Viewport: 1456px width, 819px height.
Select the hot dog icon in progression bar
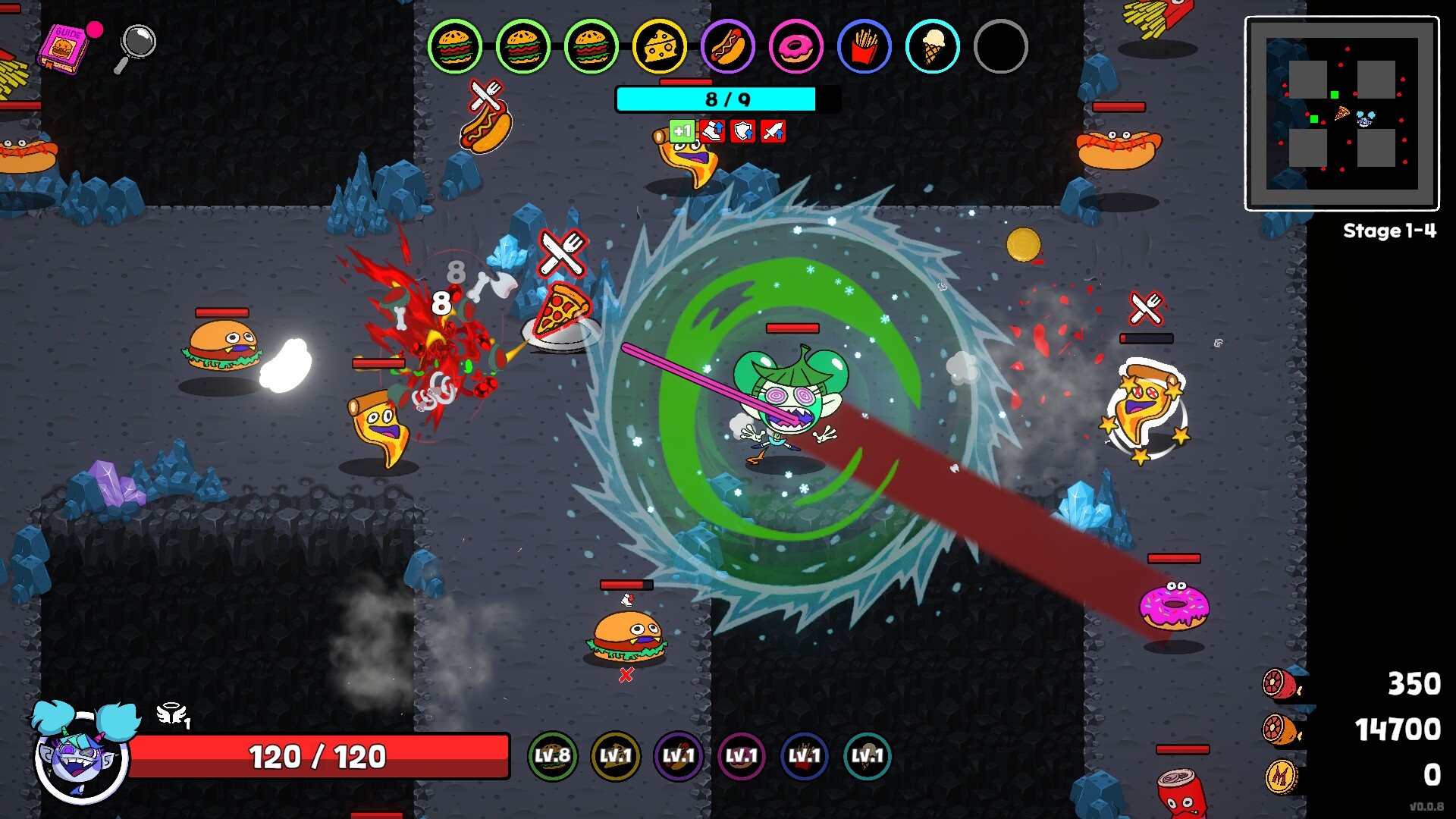point(728,46)
